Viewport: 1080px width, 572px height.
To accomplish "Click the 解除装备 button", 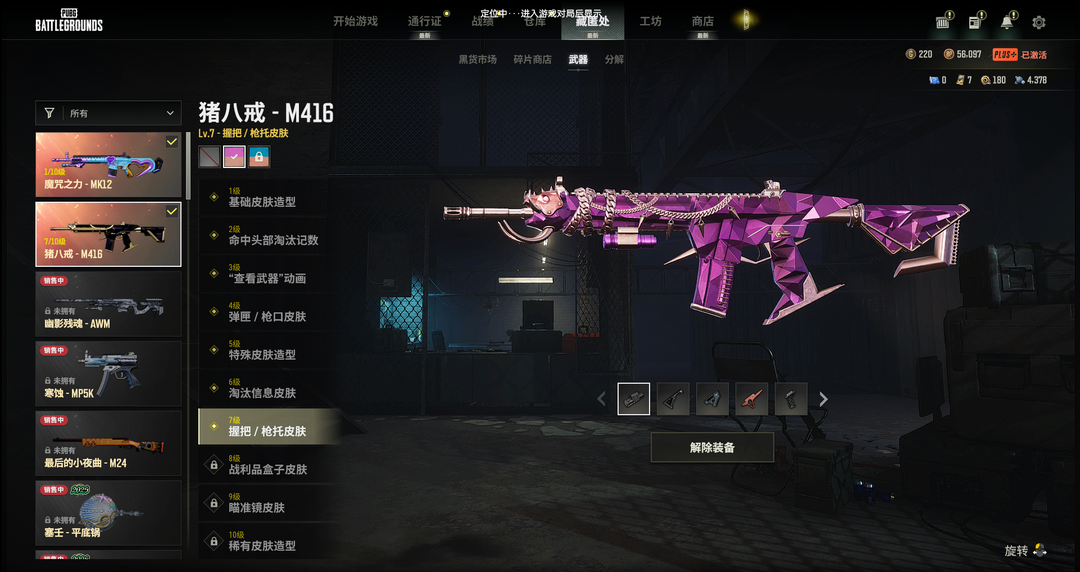I will 712,447.
